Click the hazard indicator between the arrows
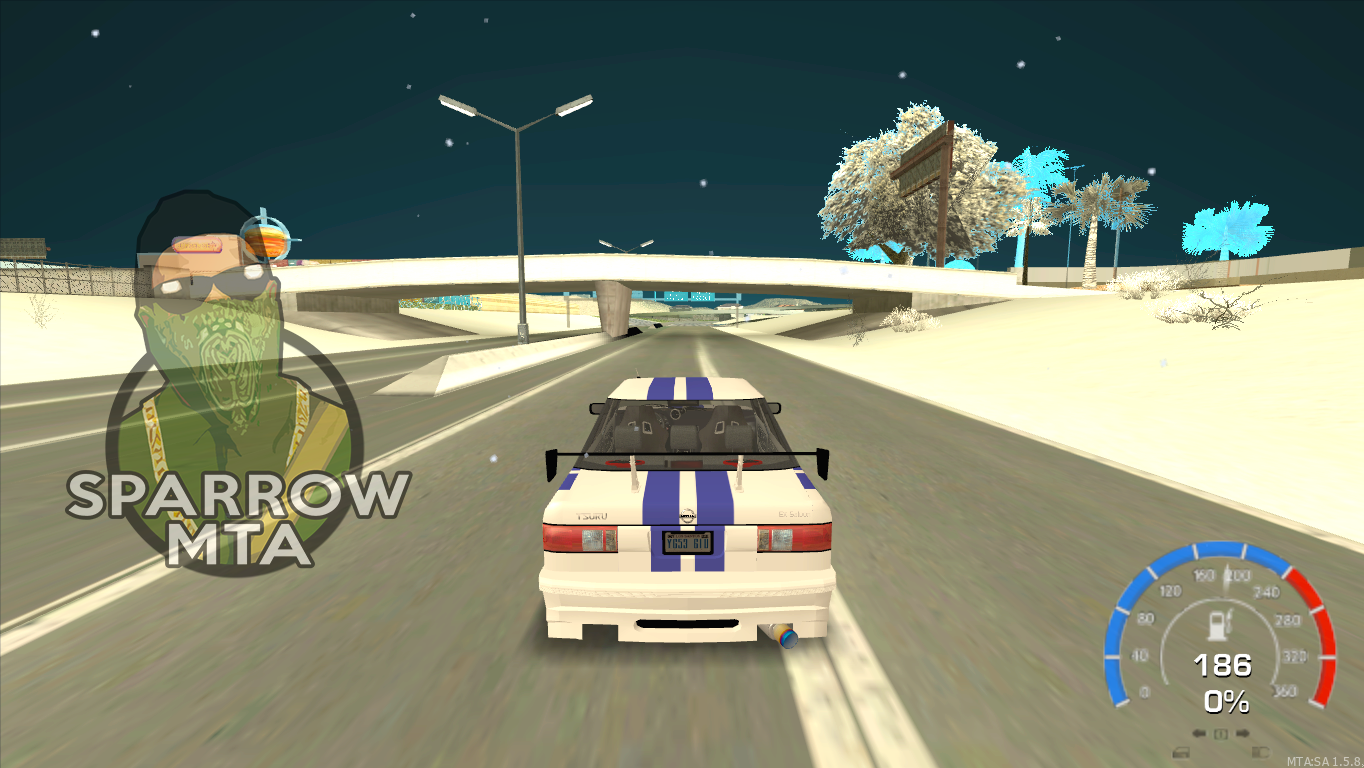 coord(1220,733)
